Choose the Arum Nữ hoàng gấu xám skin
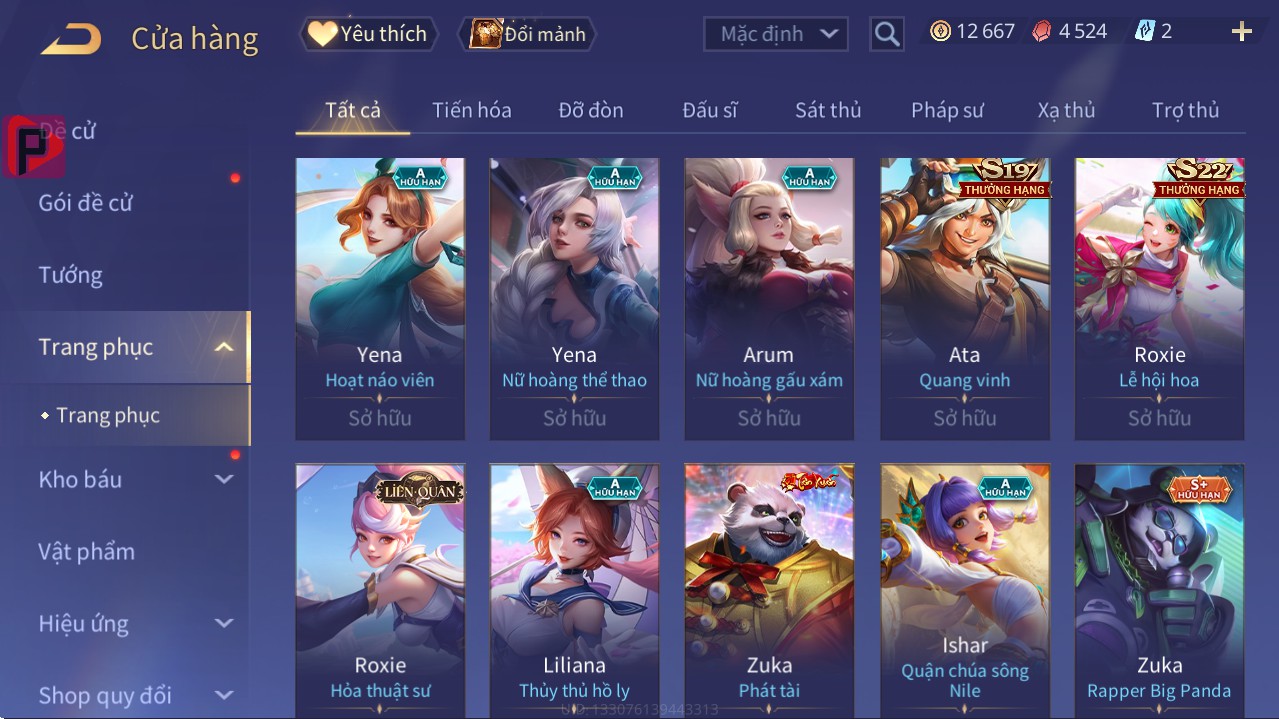This screenshot has width=1279, height=719. click(x=769, y=298)
